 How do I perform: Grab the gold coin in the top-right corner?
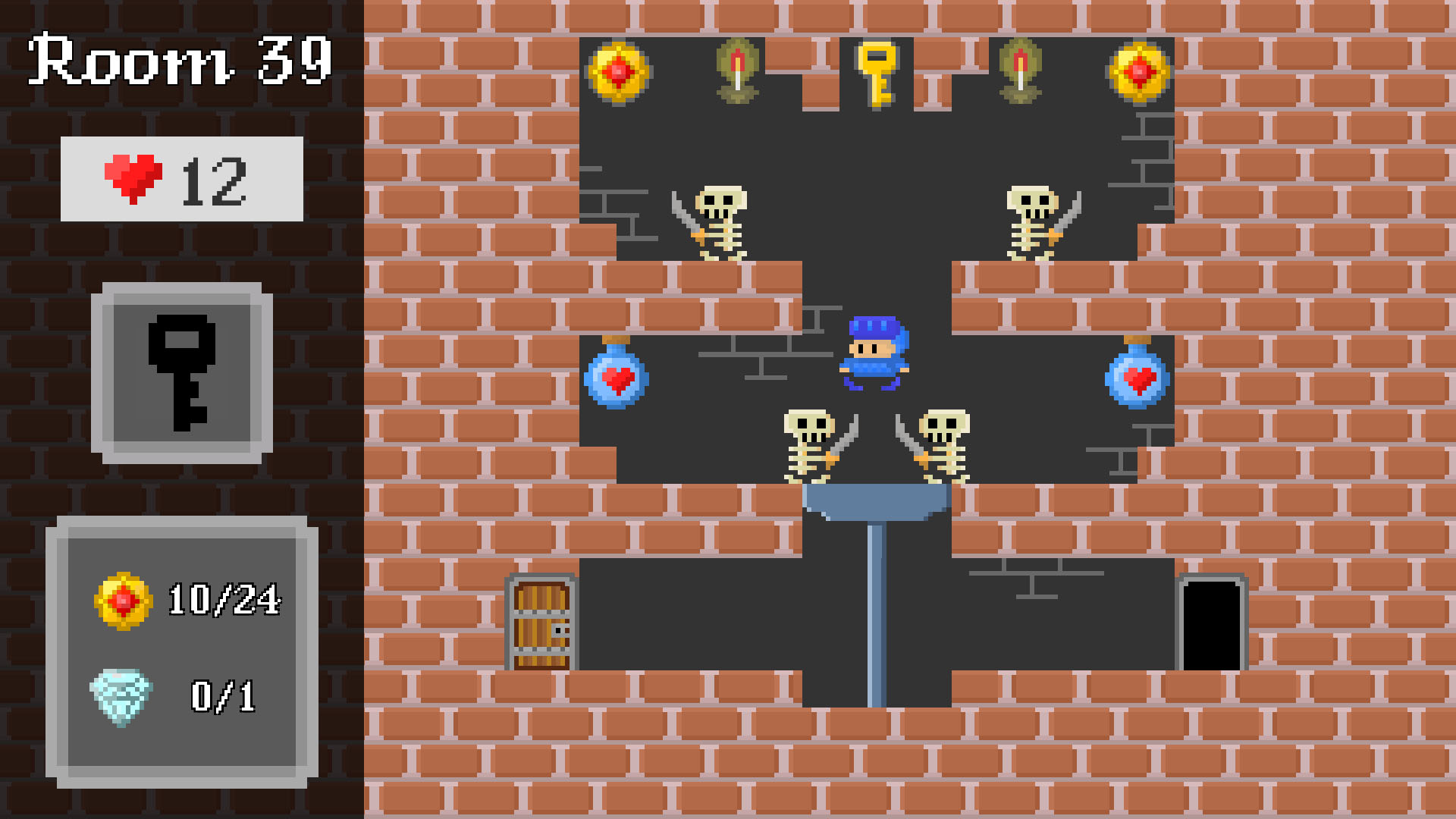[1140, 72]
